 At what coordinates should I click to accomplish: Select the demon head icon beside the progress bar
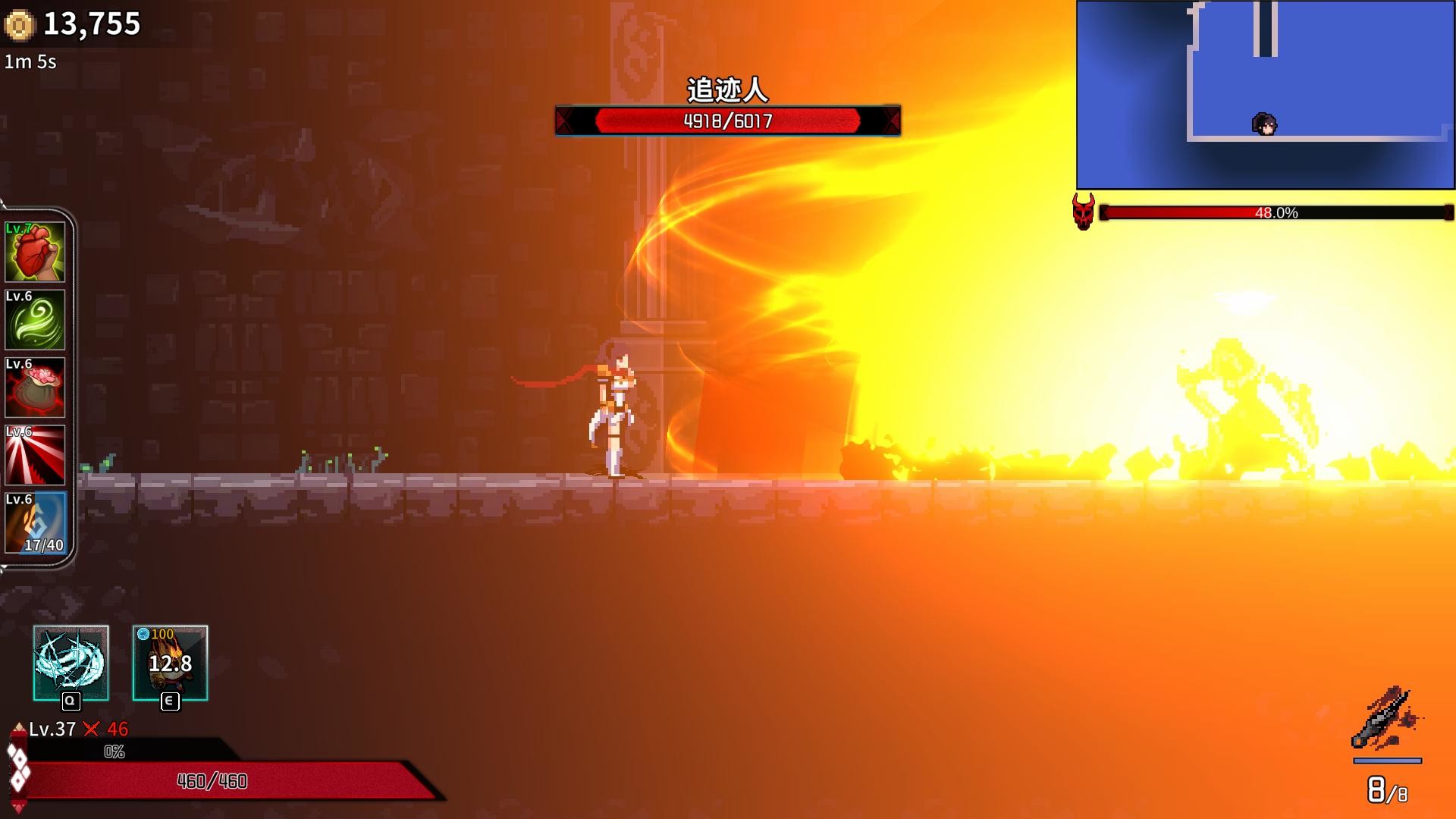pyautogui.click(x=1083, y=213)
